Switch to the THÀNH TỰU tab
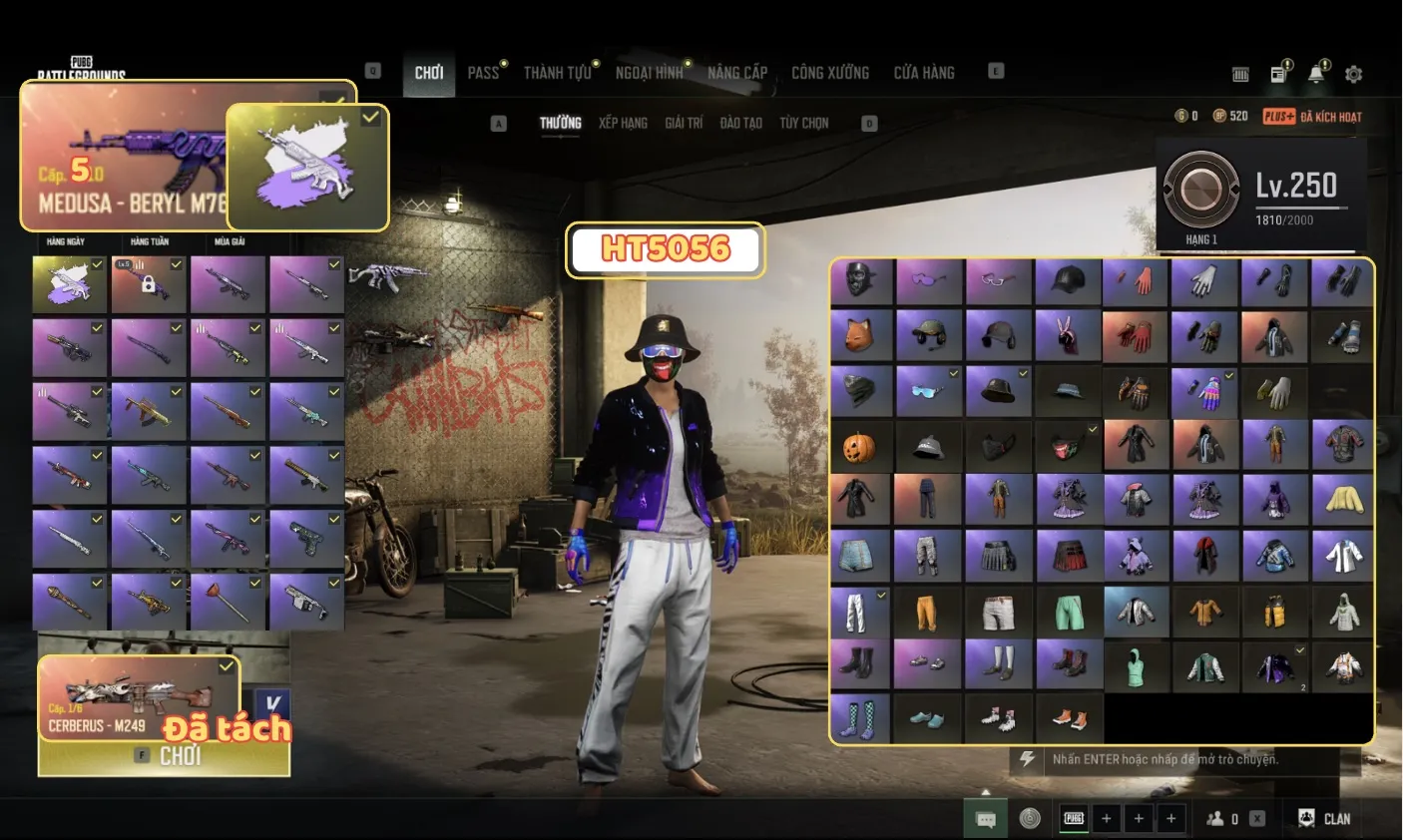Screen dimensions: 1403x840 (x=557, y=73)
